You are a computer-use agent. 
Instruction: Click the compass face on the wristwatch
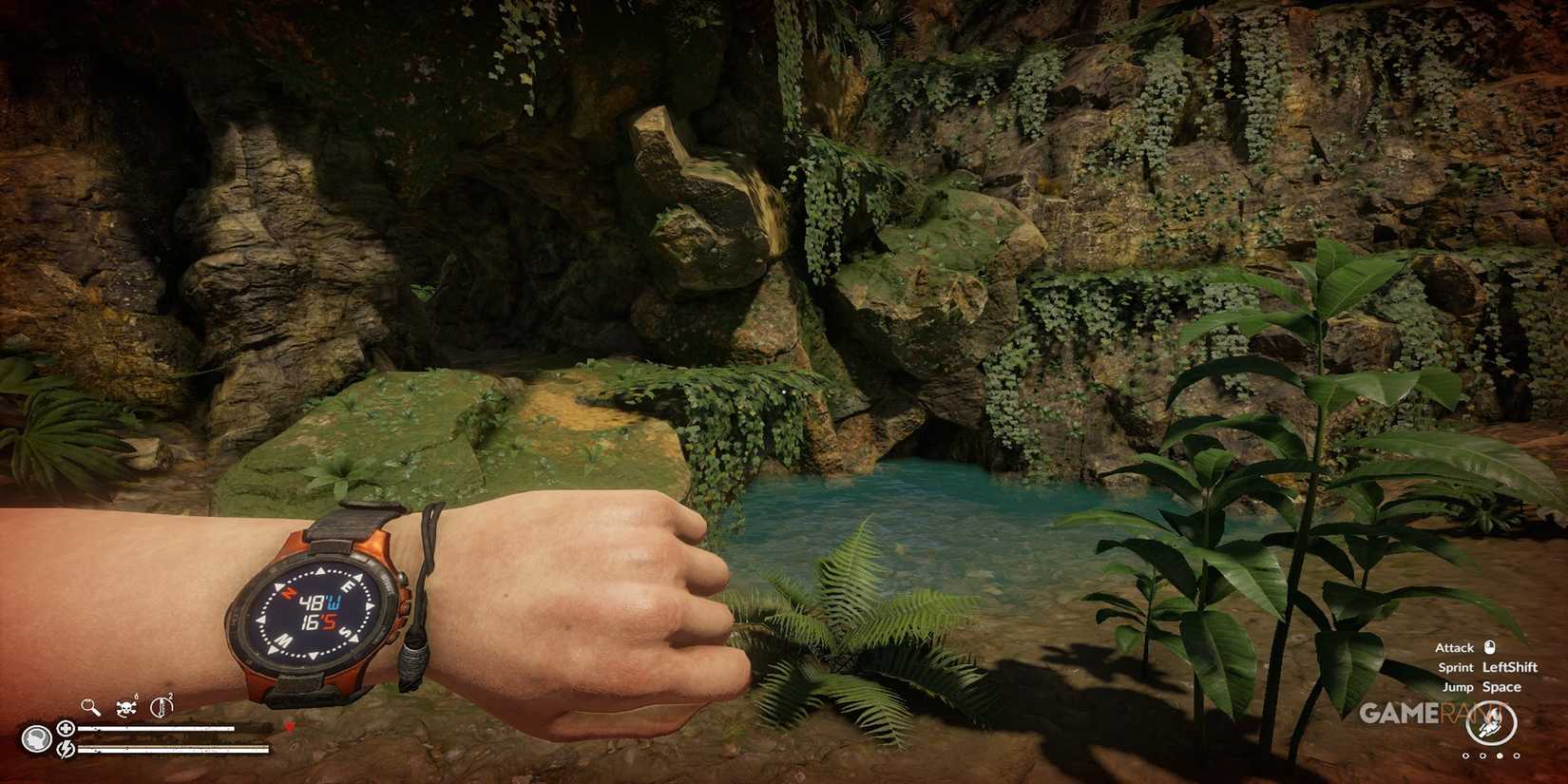pos(316,612)
